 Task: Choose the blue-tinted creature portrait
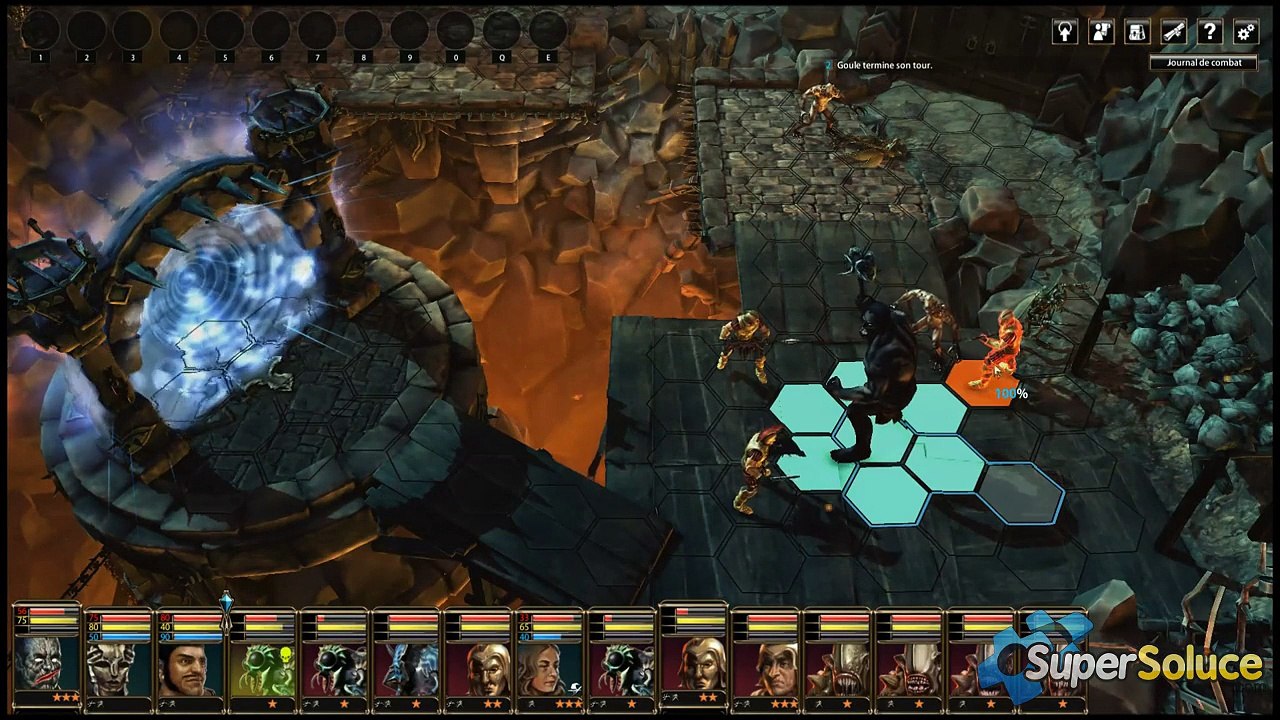pos(407,667)
